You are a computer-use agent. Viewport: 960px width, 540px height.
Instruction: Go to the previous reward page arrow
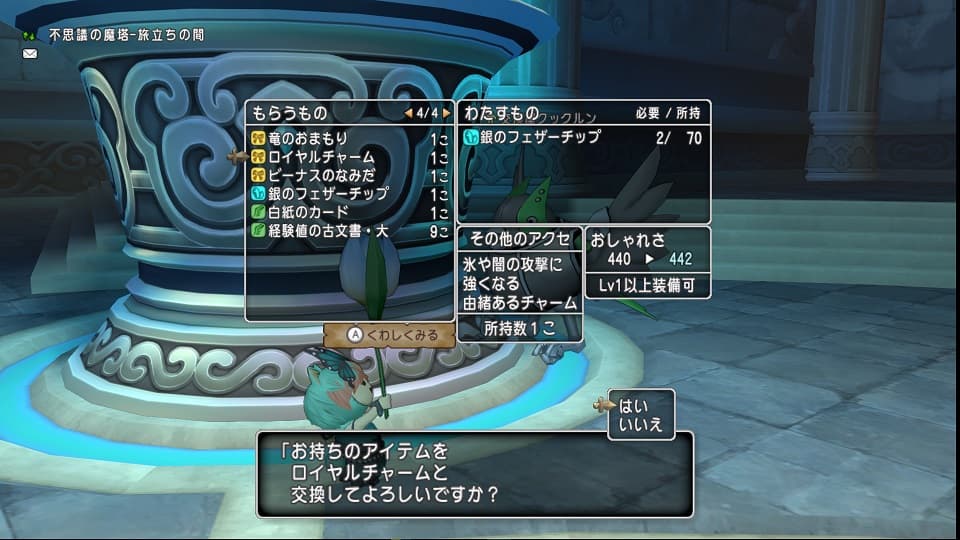(x=408, y=113)
